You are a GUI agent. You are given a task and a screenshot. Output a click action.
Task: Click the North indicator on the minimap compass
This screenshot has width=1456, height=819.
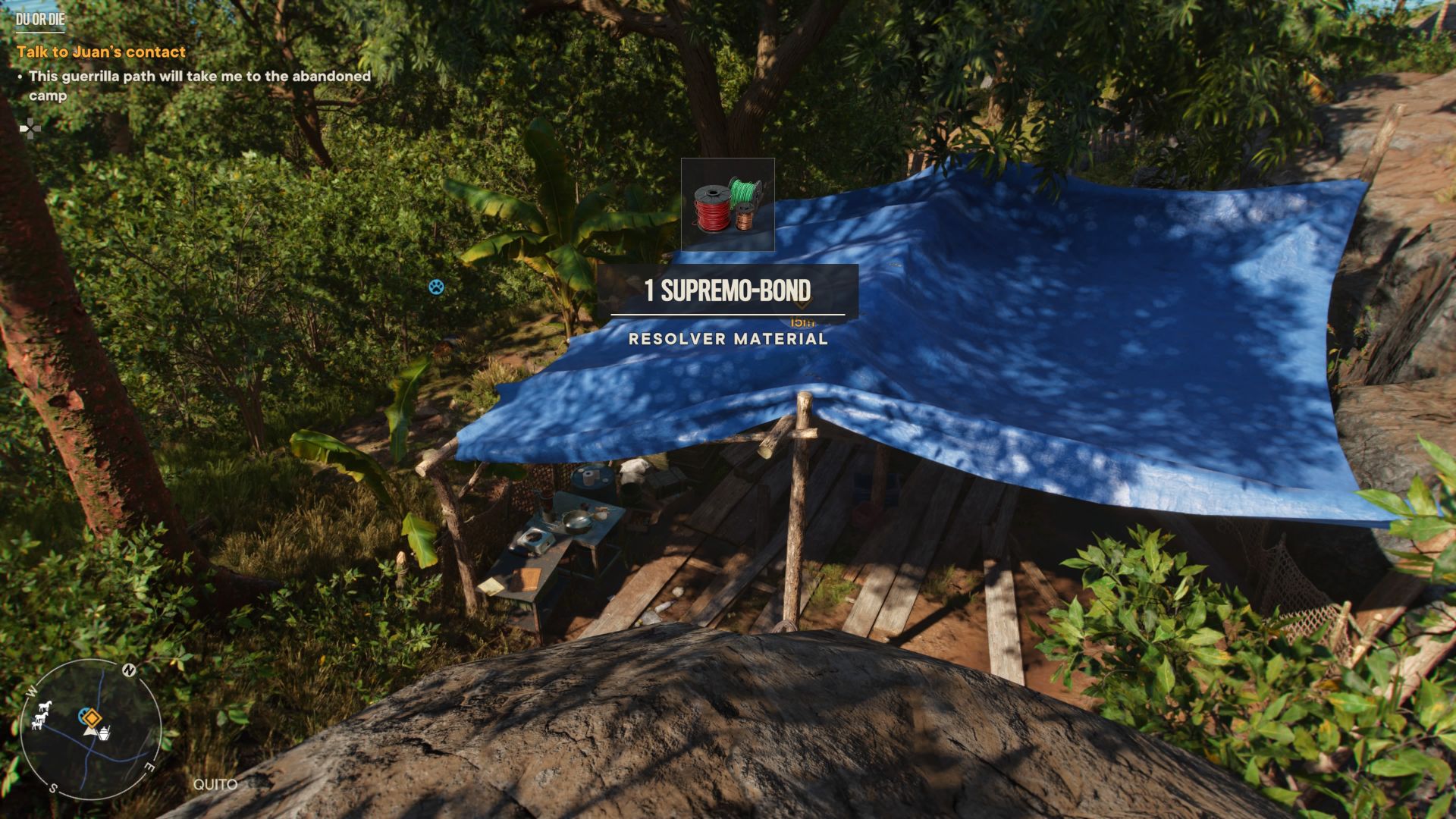128,670
